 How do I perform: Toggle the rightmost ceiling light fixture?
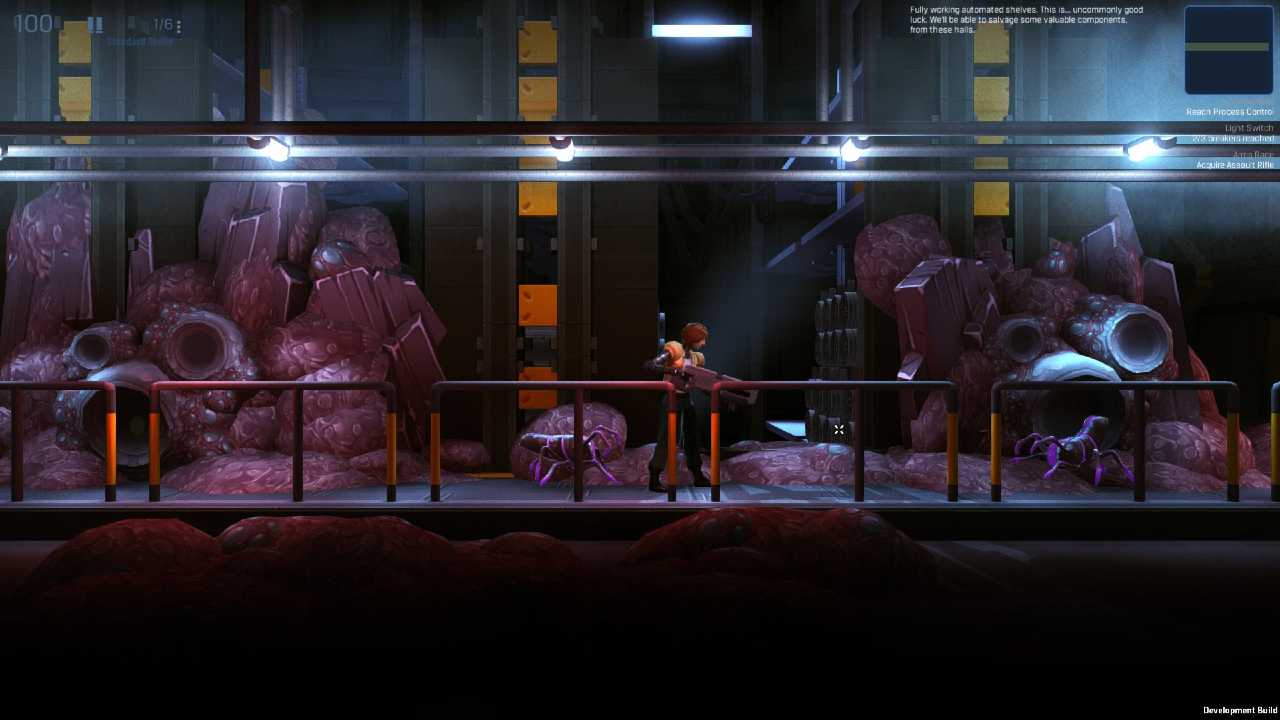(1140, 147)
